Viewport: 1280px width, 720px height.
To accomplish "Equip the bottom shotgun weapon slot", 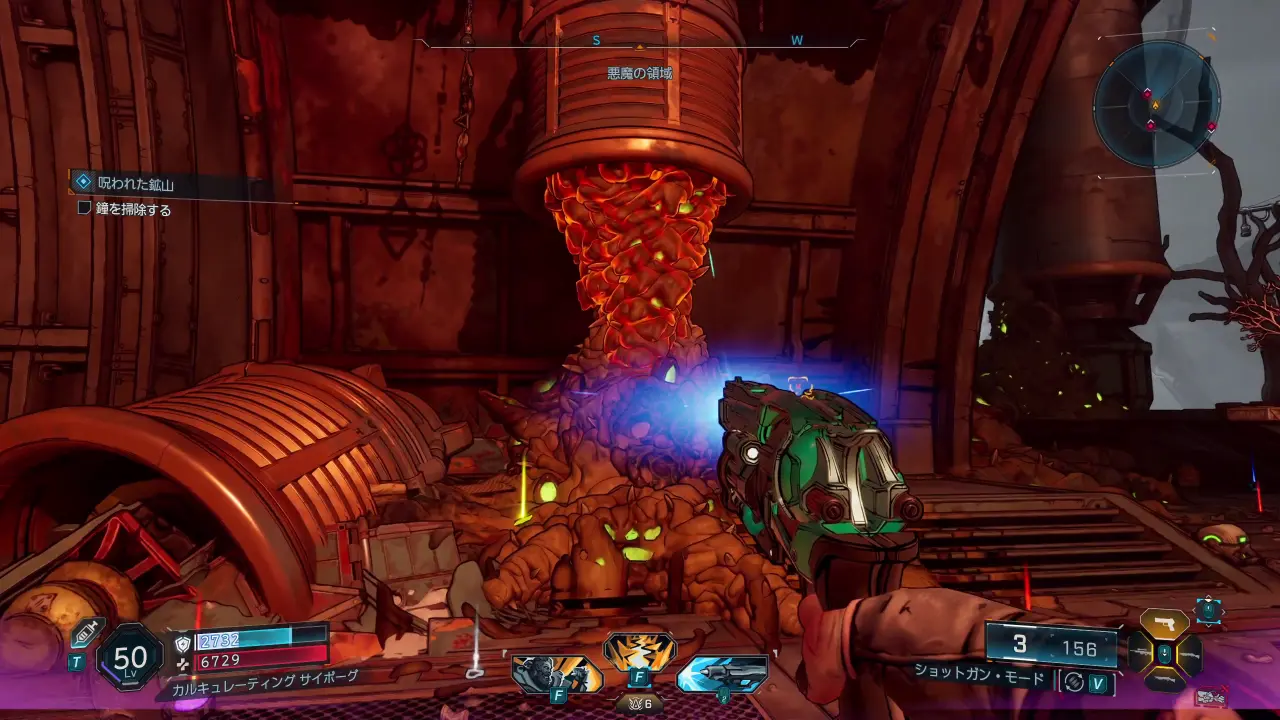I will [x=1164, y=682].
